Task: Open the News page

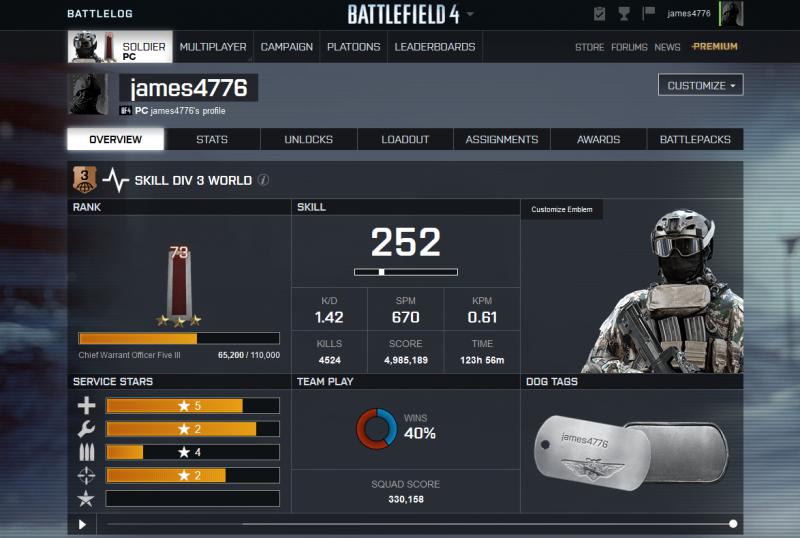Action: [667, 47]
